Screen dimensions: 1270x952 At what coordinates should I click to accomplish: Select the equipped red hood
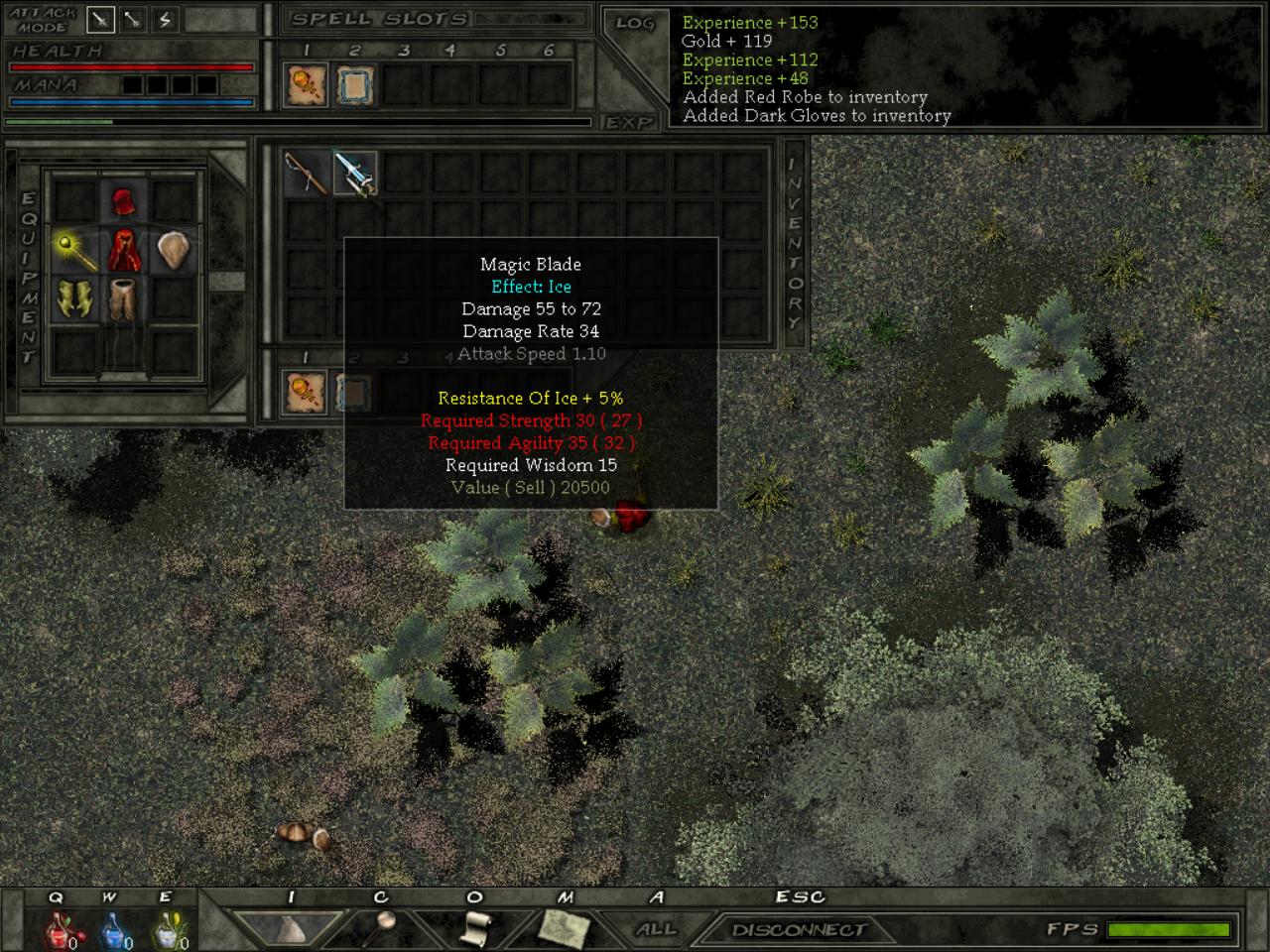click(x=123, y=202)
